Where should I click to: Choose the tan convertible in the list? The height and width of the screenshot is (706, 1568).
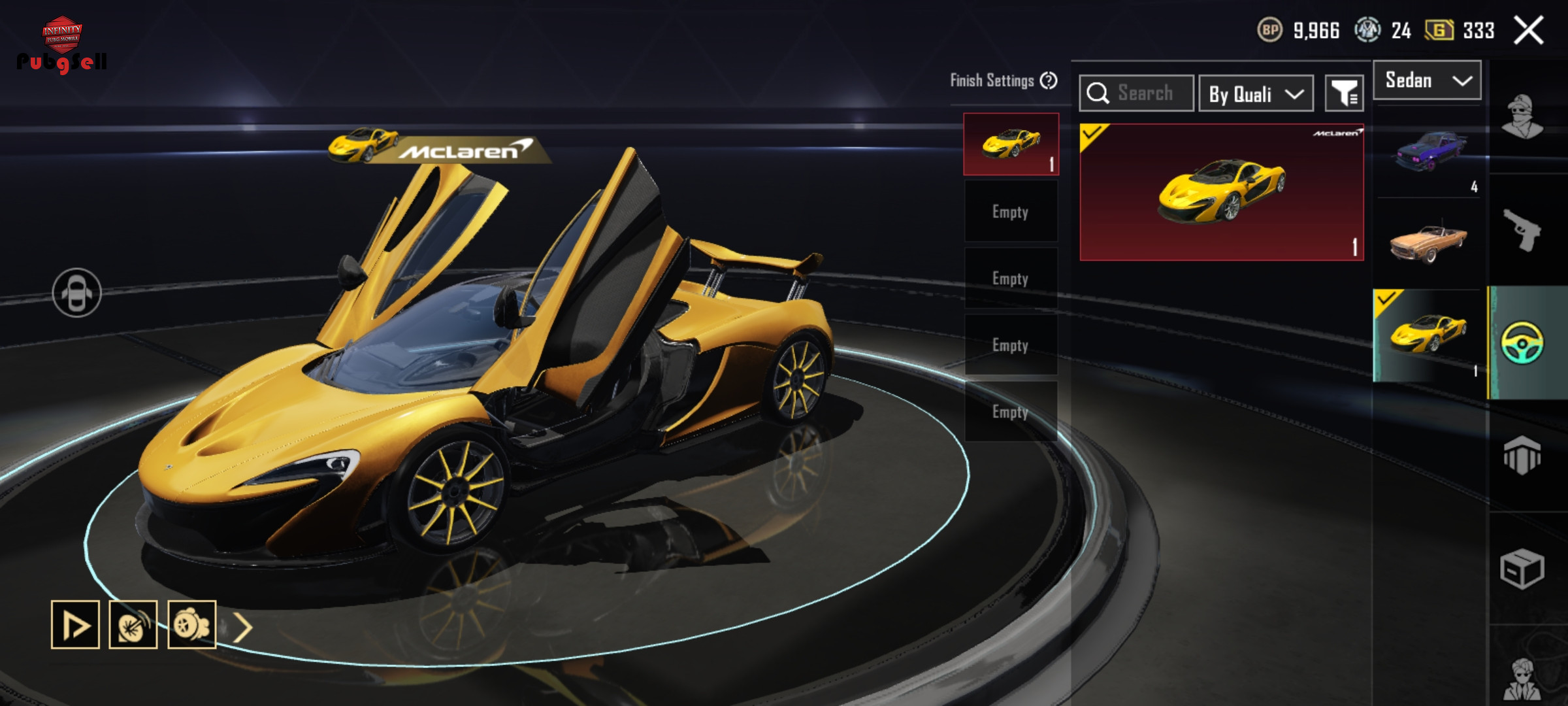click(1428, 242)
